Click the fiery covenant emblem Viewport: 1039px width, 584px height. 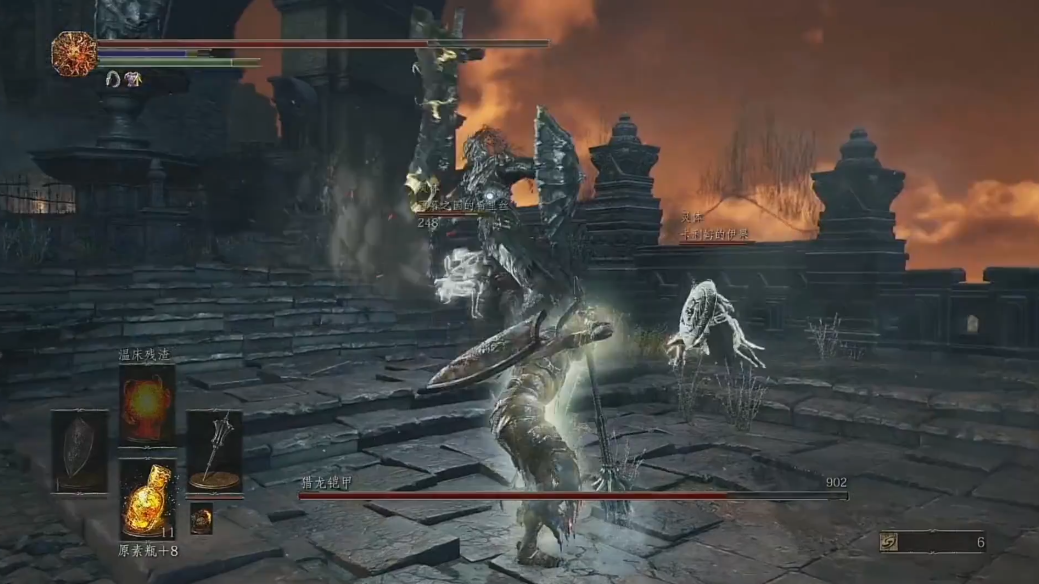click(x=74, y=53)
